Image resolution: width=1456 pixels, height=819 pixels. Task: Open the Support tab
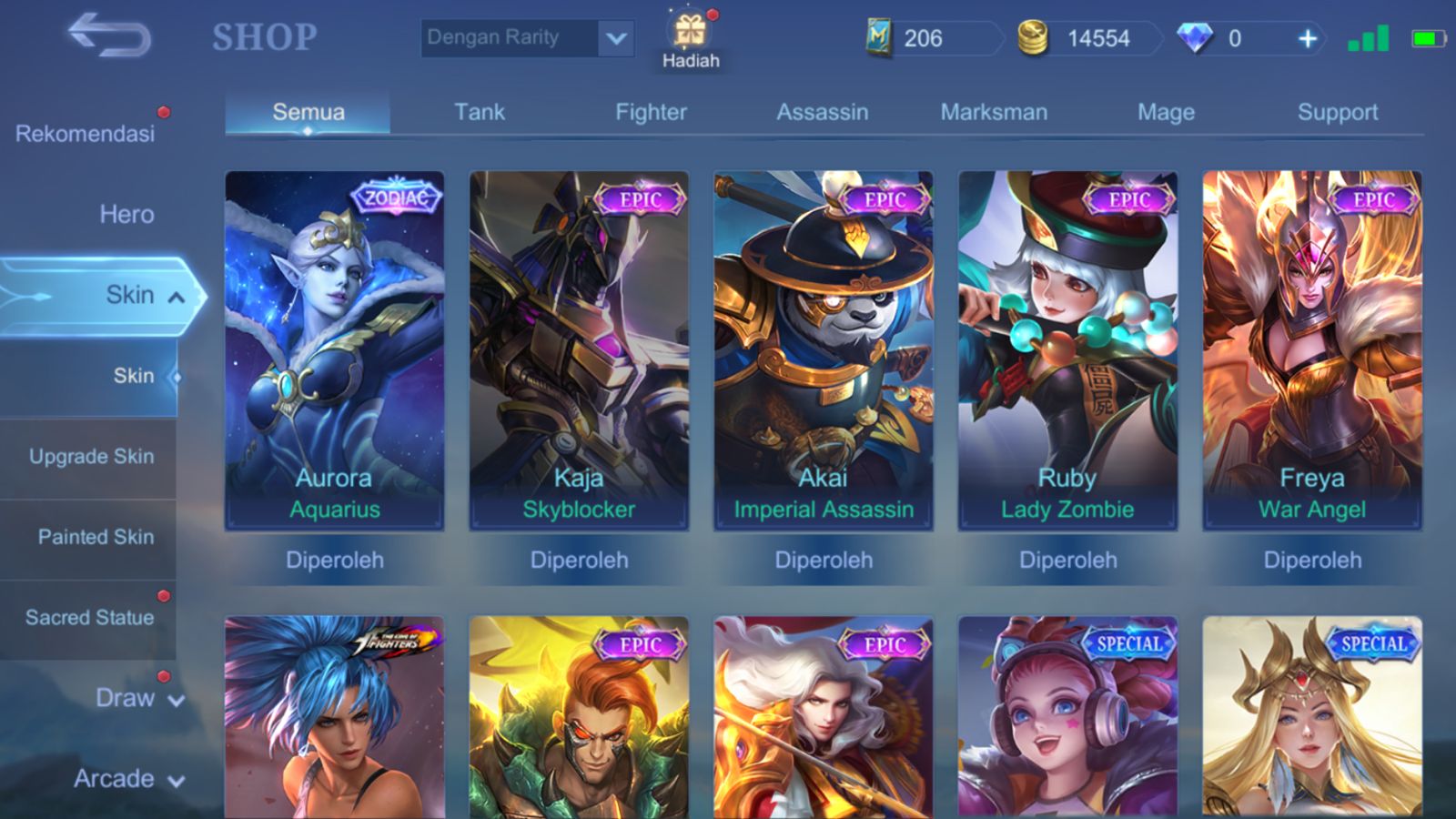1337,112
